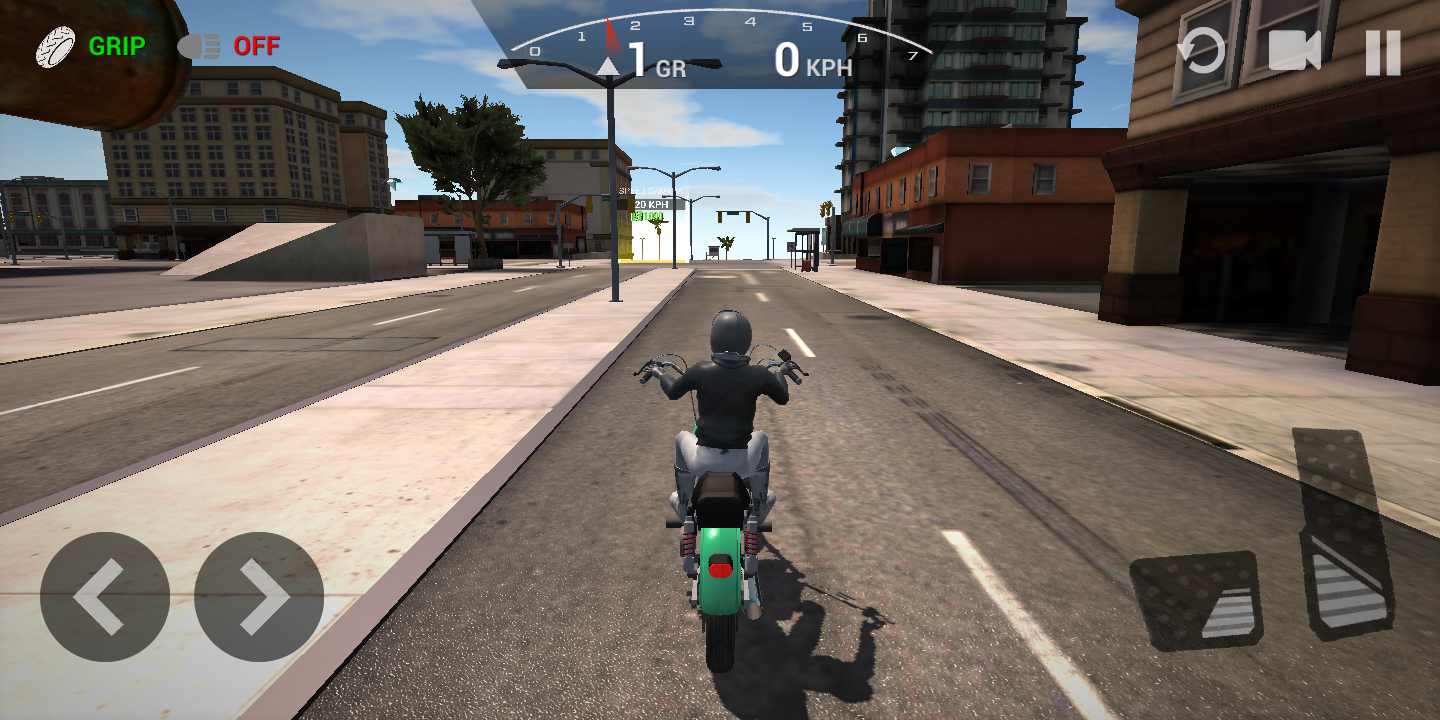Click the circular reset arrow
This screenshot has width=1440, height=720.
(1203, 48)
